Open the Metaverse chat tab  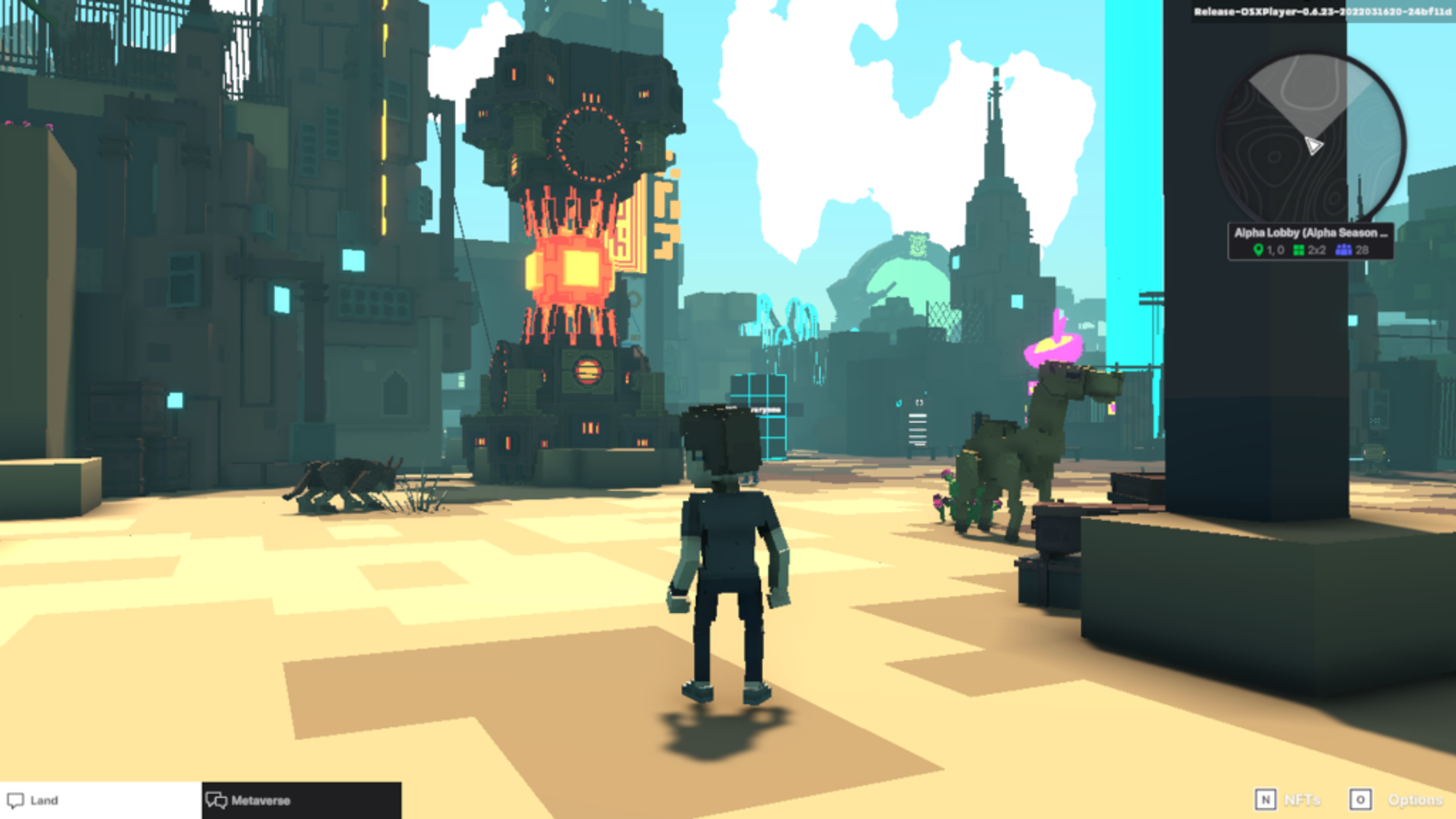pos(301,800)
